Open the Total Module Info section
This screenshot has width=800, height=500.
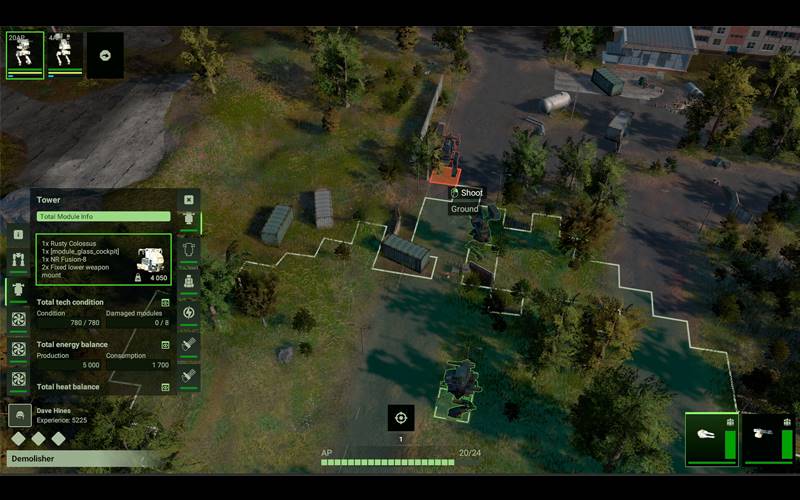pos(104,216)
